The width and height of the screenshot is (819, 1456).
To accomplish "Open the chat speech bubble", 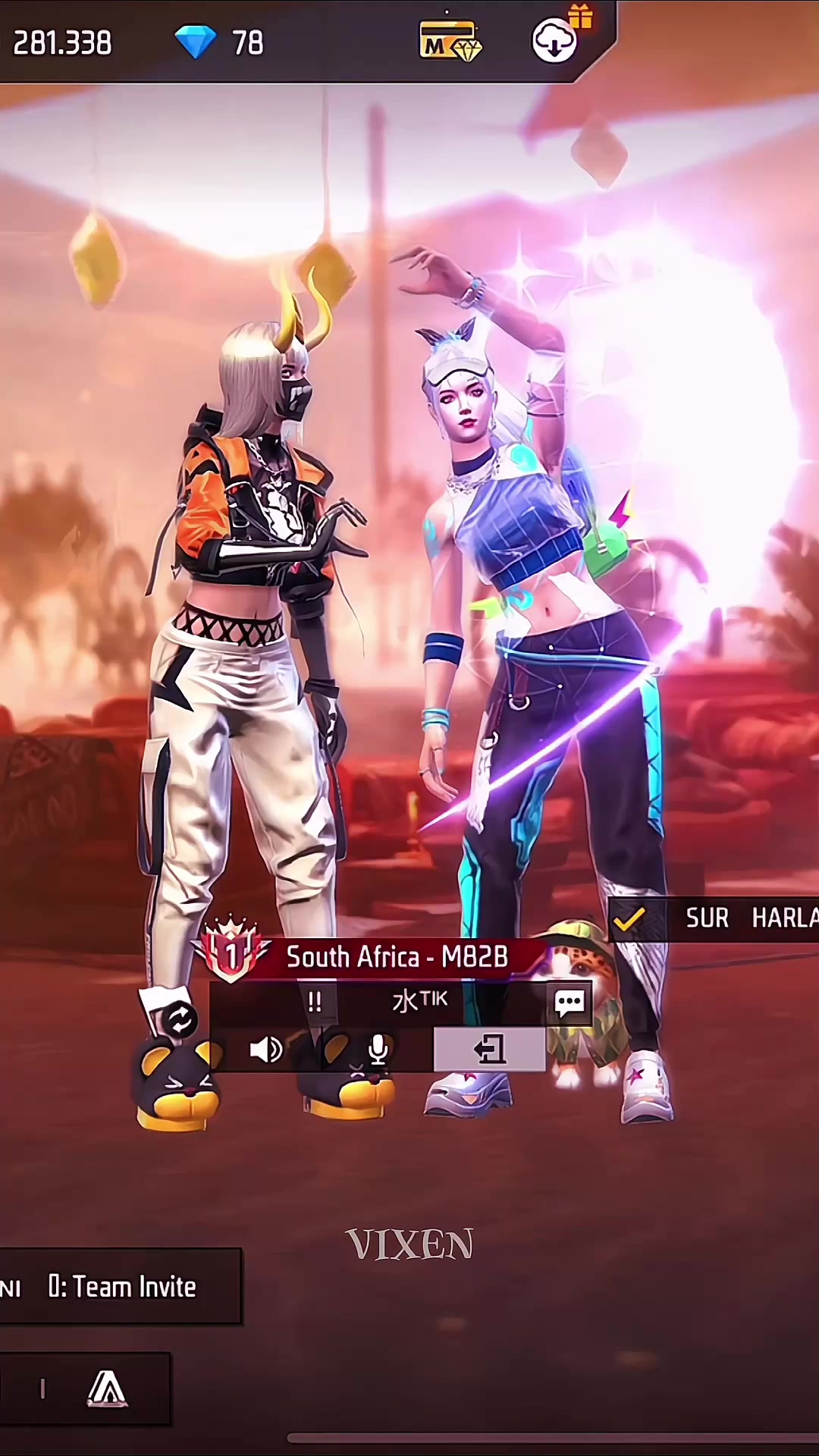I will (x=570, y=1003).
